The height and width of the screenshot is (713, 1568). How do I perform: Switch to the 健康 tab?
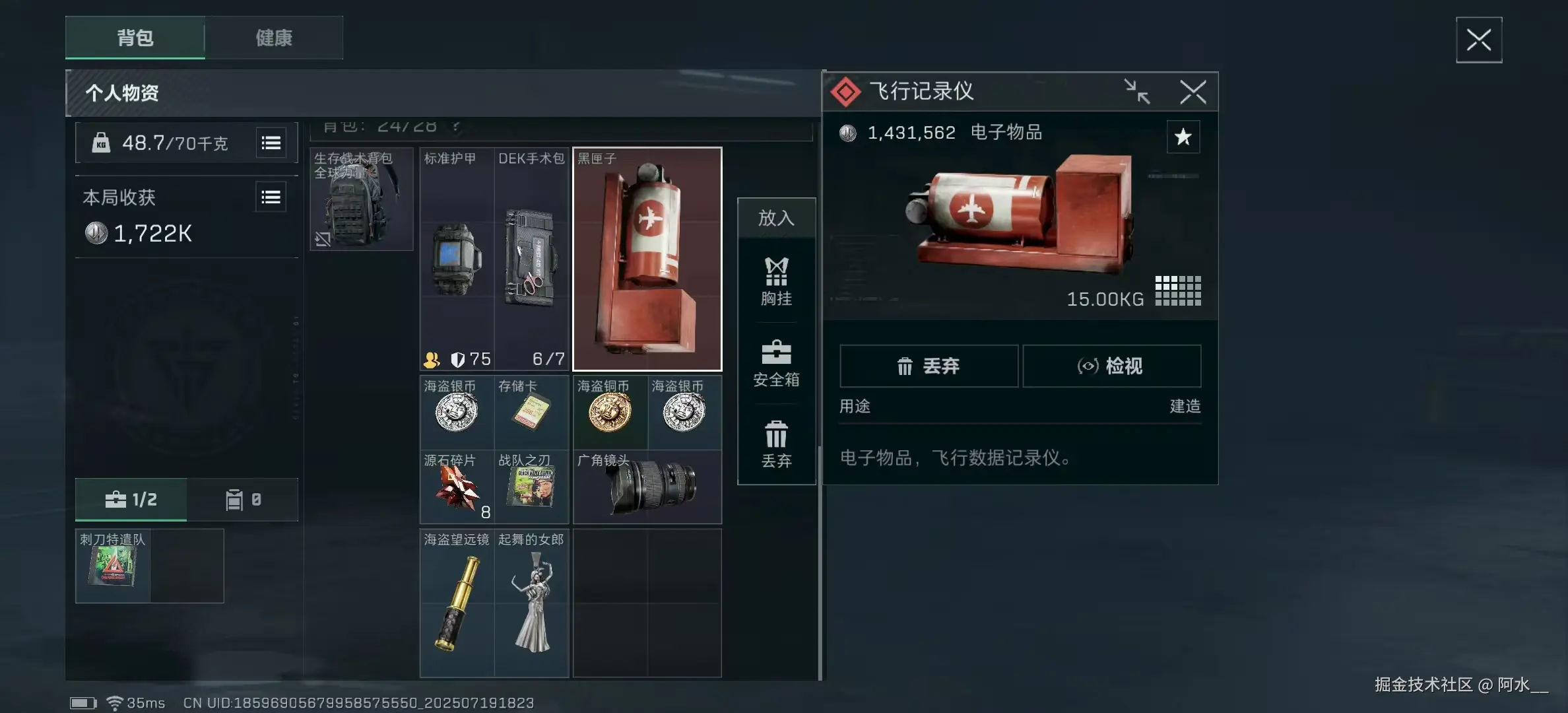[x=274, y=38]
